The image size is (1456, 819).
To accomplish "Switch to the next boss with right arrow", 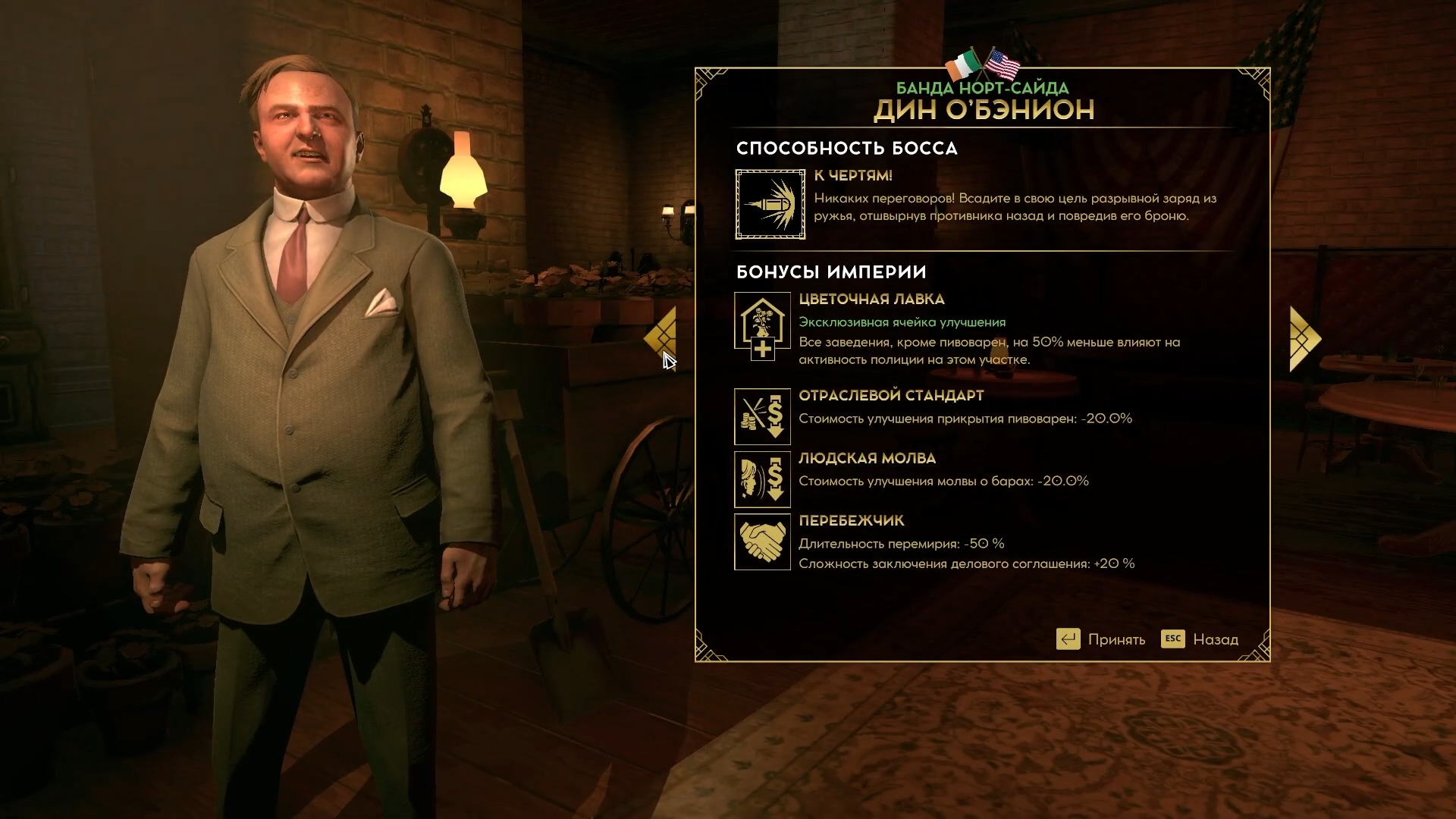I will (1304, 338).
